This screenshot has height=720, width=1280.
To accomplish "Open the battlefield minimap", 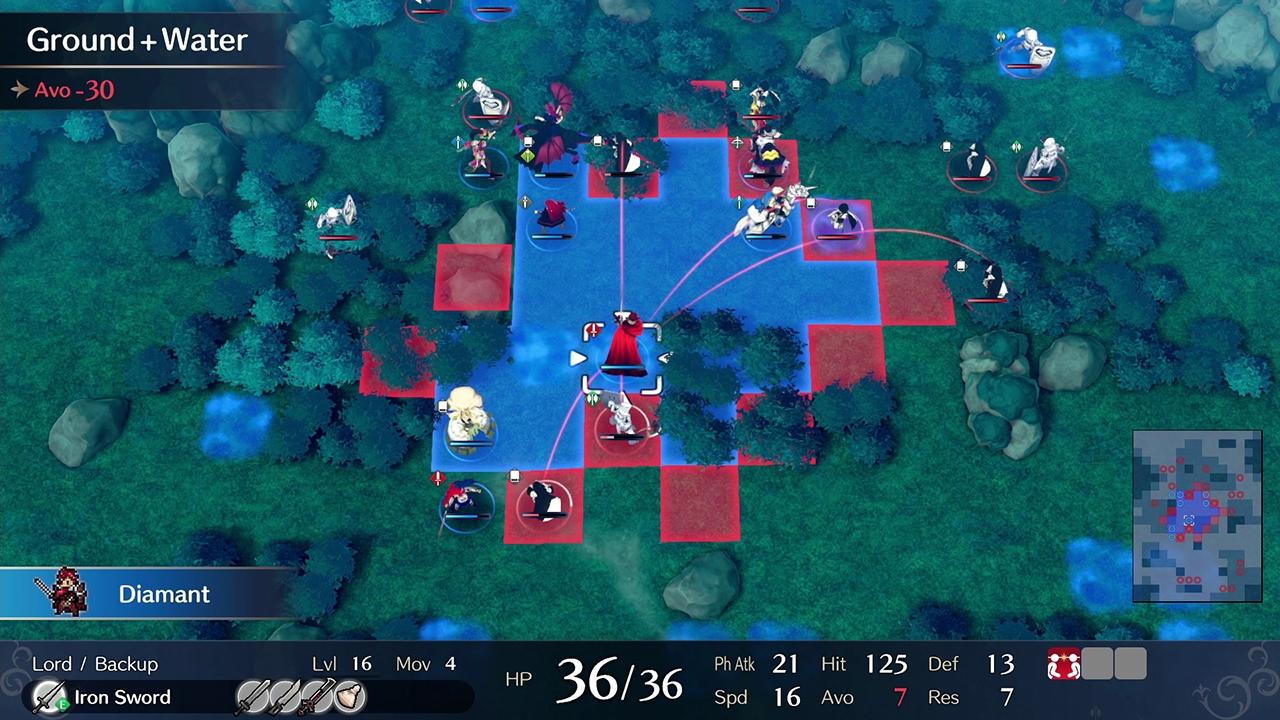I will coord(1196,516).
